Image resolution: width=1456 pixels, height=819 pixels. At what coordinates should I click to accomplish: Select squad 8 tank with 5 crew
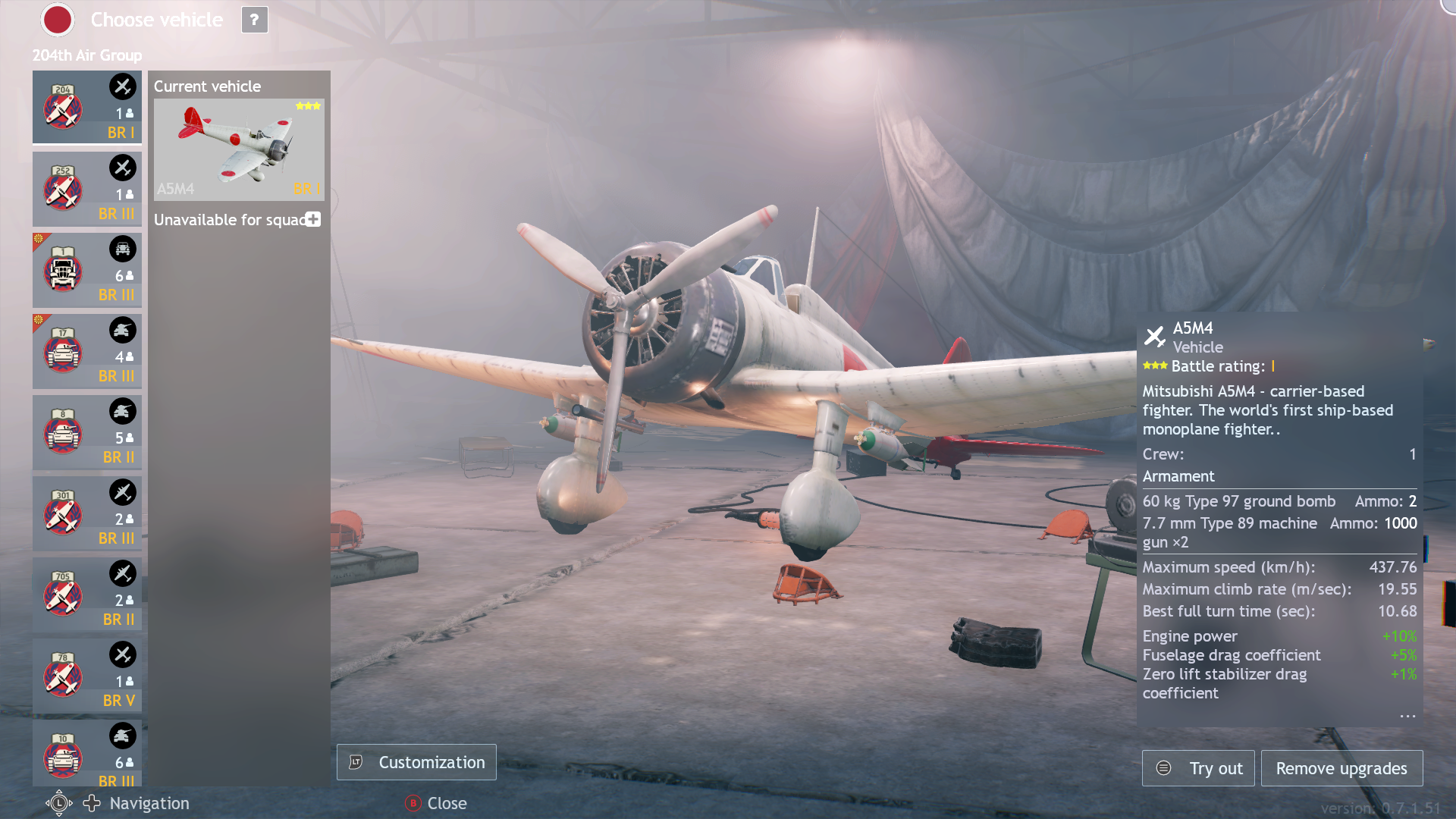tap(86, 432)
